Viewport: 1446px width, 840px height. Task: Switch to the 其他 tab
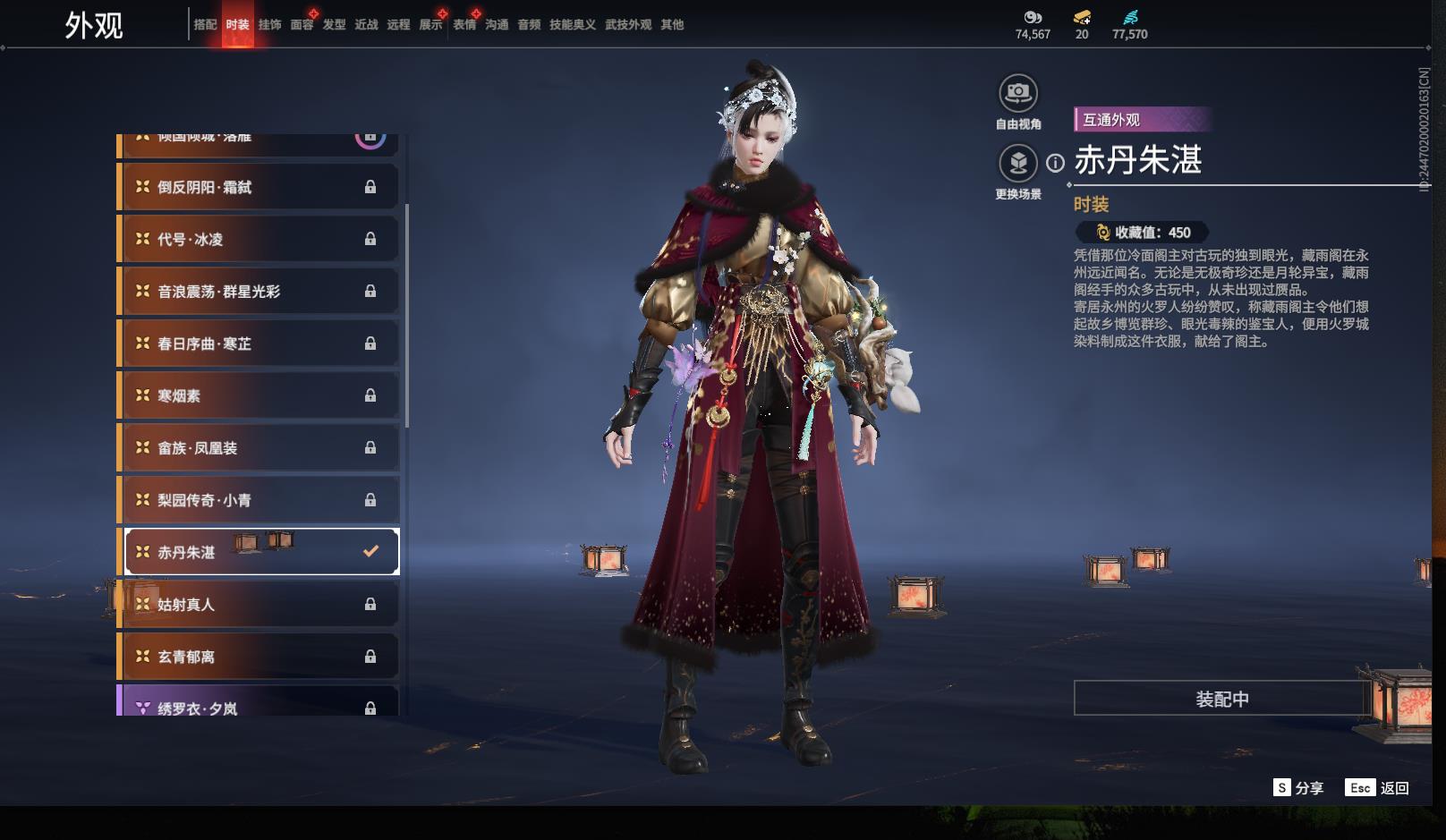672,25
